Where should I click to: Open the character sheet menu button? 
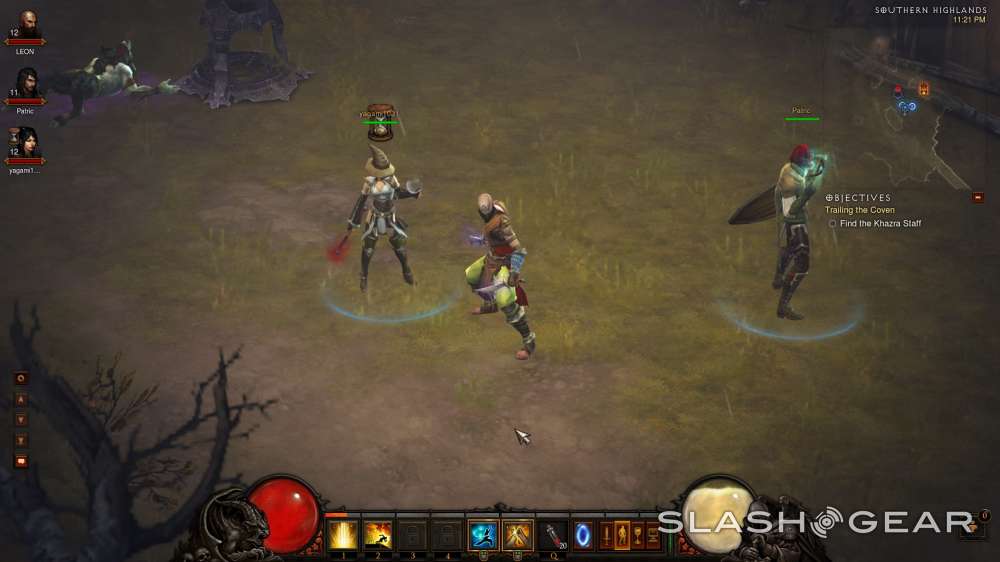pos(621,535)
